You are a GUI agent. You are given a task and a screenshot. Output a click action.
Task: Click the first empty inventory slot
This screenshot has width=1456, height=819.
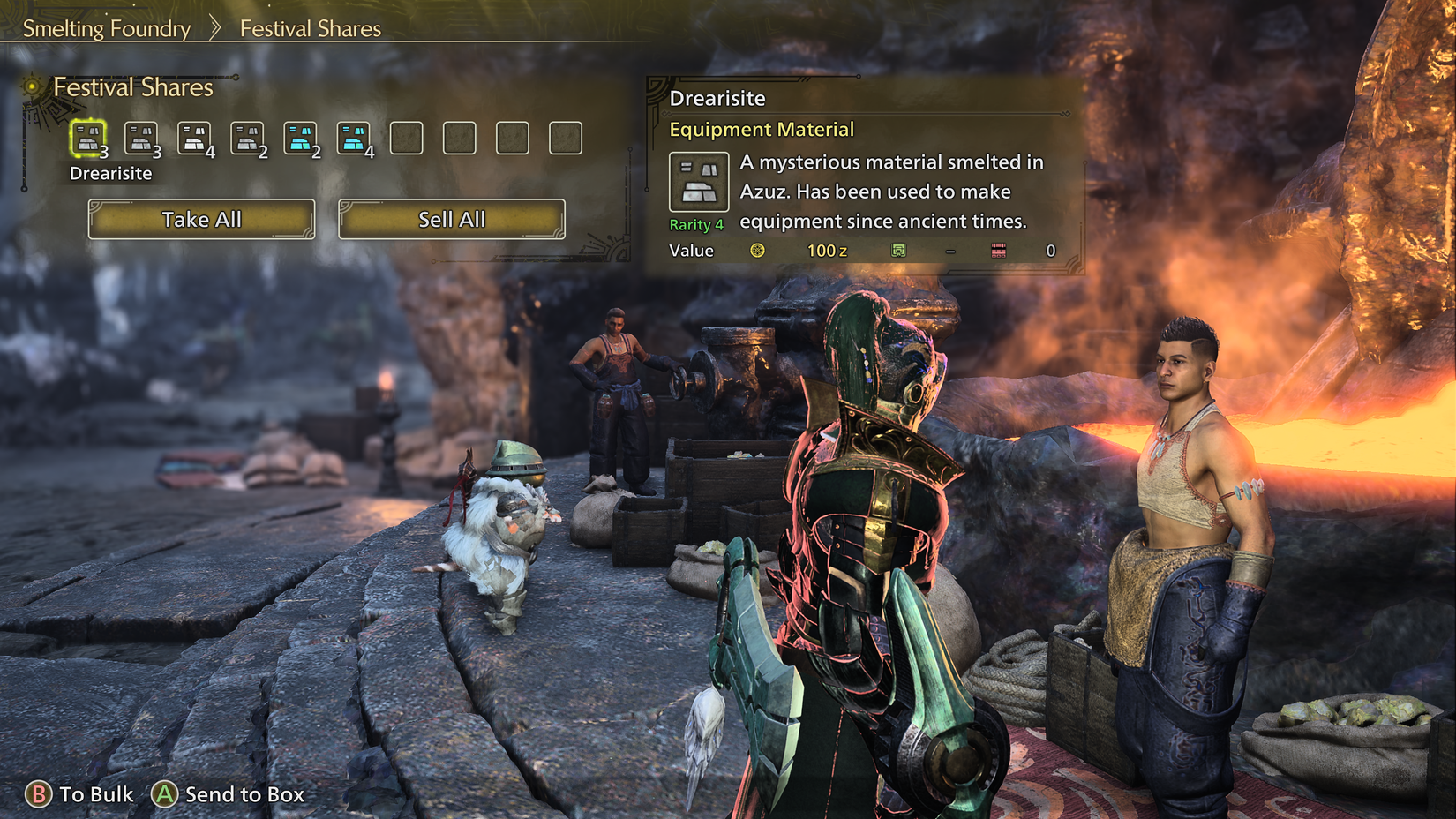pos(407,137)
